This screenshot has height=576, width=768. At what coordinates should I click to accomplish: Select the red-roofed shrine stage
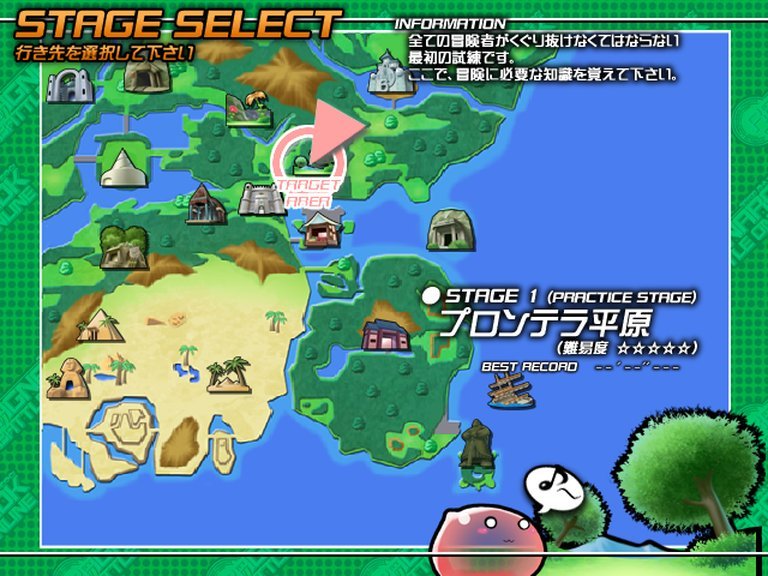click(x=319, y=230)
